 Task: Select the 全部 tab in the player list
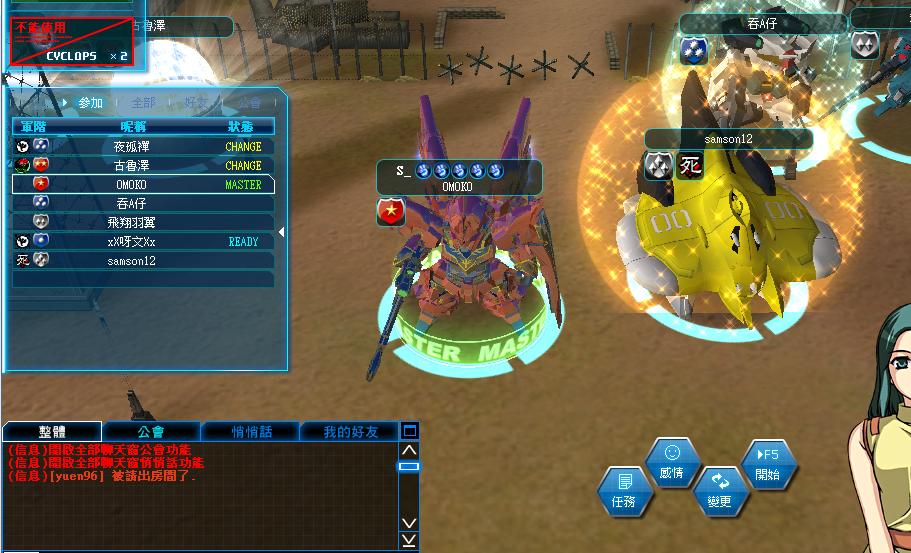[x=143, y=103]
